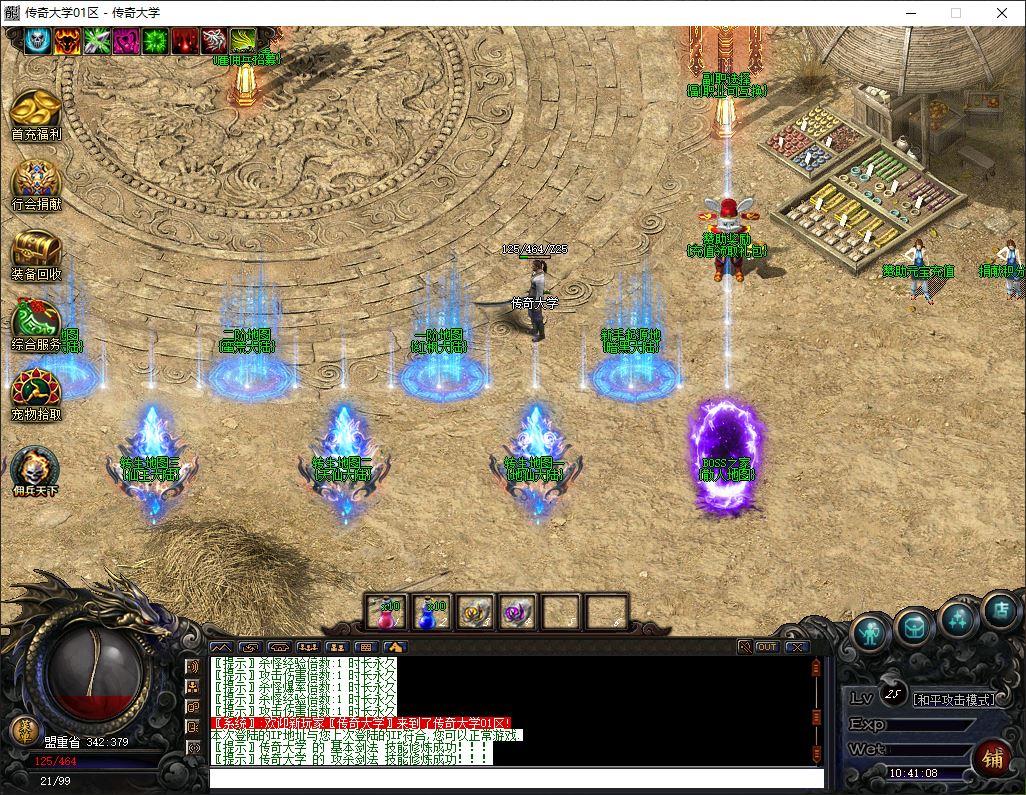The width and height of the screenshot is (1026, 795).
Task: Use the red potion in the hotbar
Action: pyautogui.click(x=387, y=611)
